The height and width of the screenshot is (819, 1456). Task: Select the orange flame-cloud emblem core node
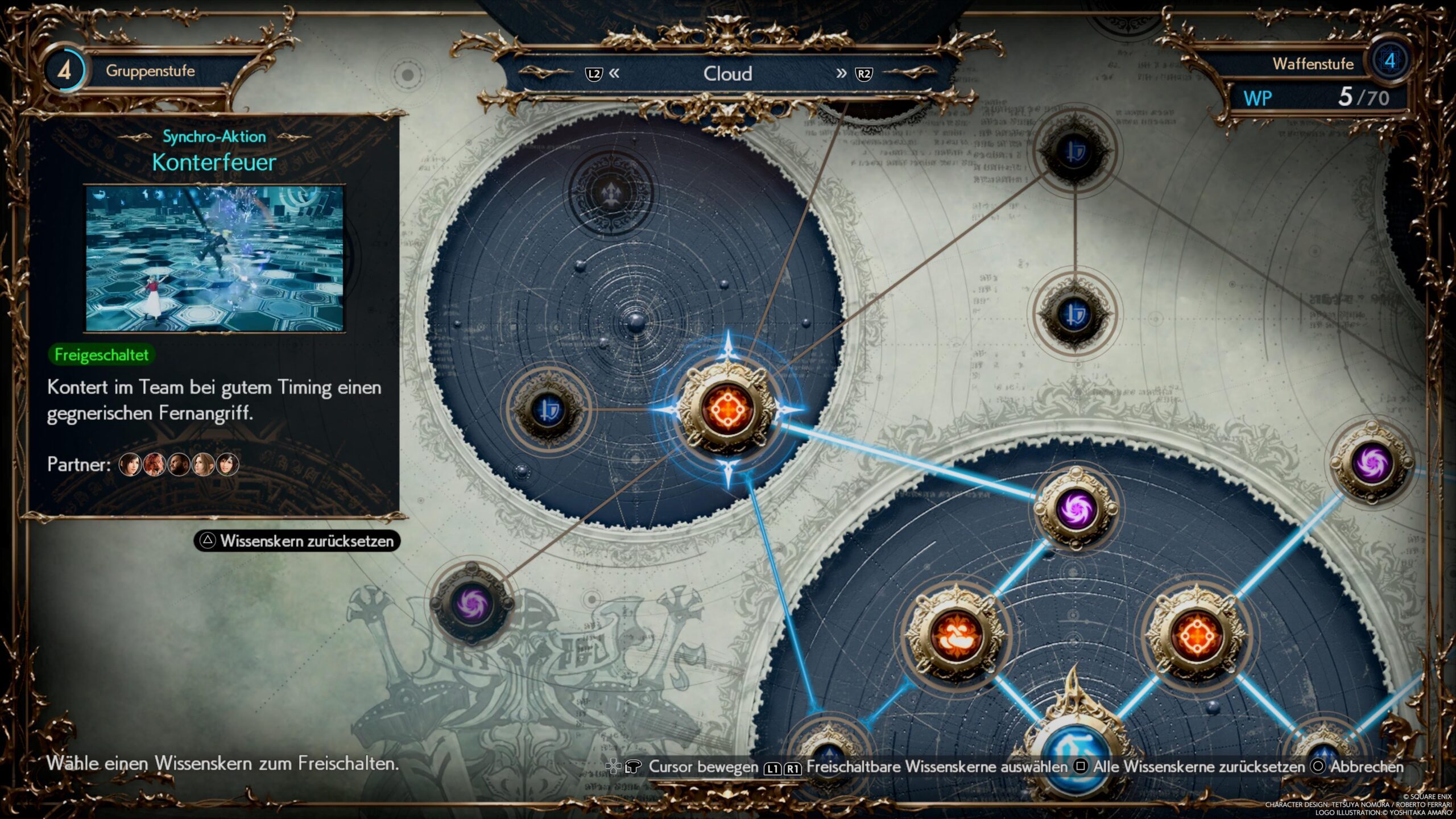pyautogui.click(x=955, y=634)
